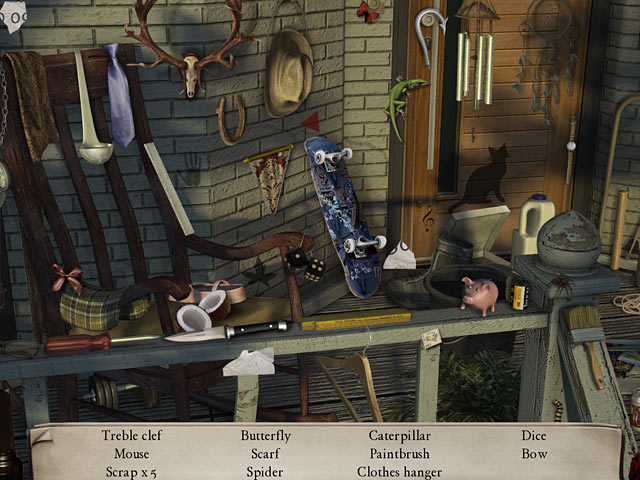Viewport: 640px width, 480px height.
Task: Click the Bow list entry
Action: pos(533,454)
